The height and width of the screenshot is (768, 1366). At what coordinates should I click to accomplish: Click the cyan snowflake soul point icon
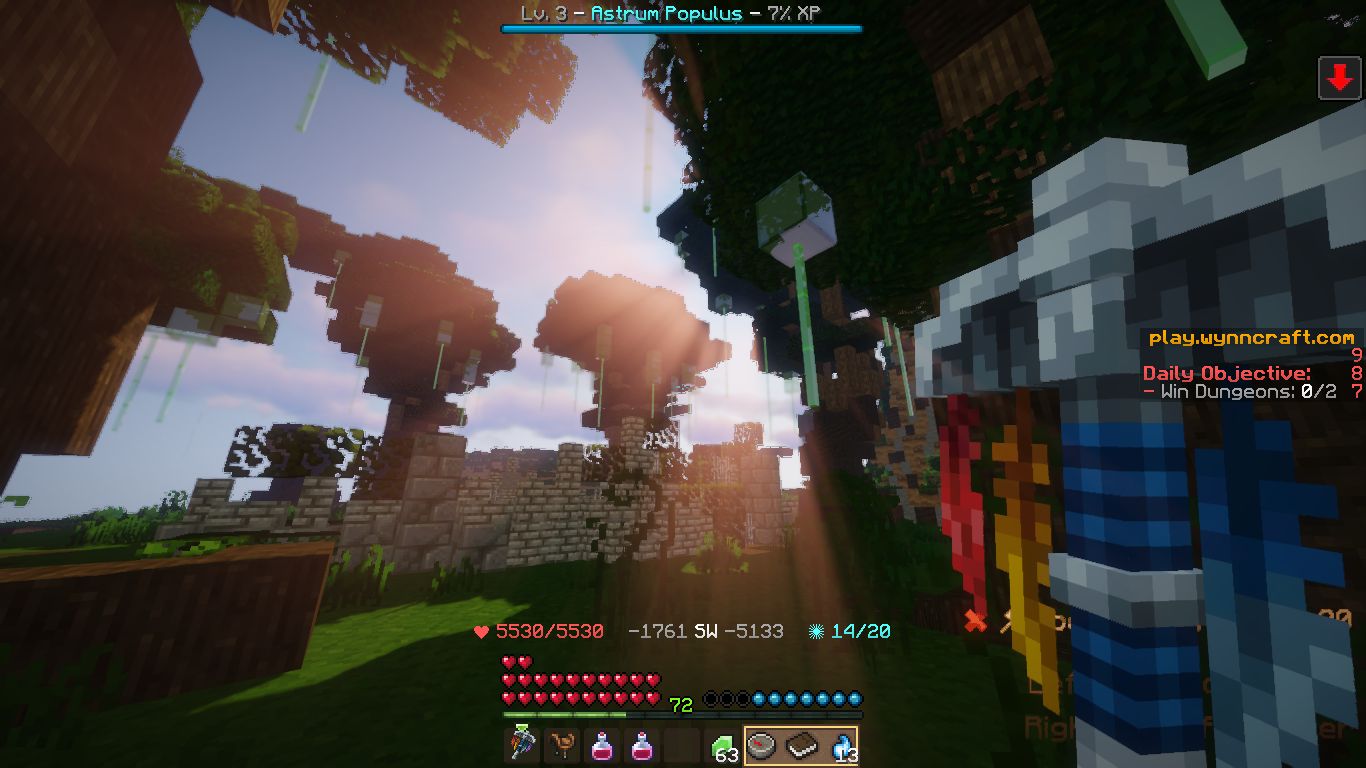tap(817, 631)
